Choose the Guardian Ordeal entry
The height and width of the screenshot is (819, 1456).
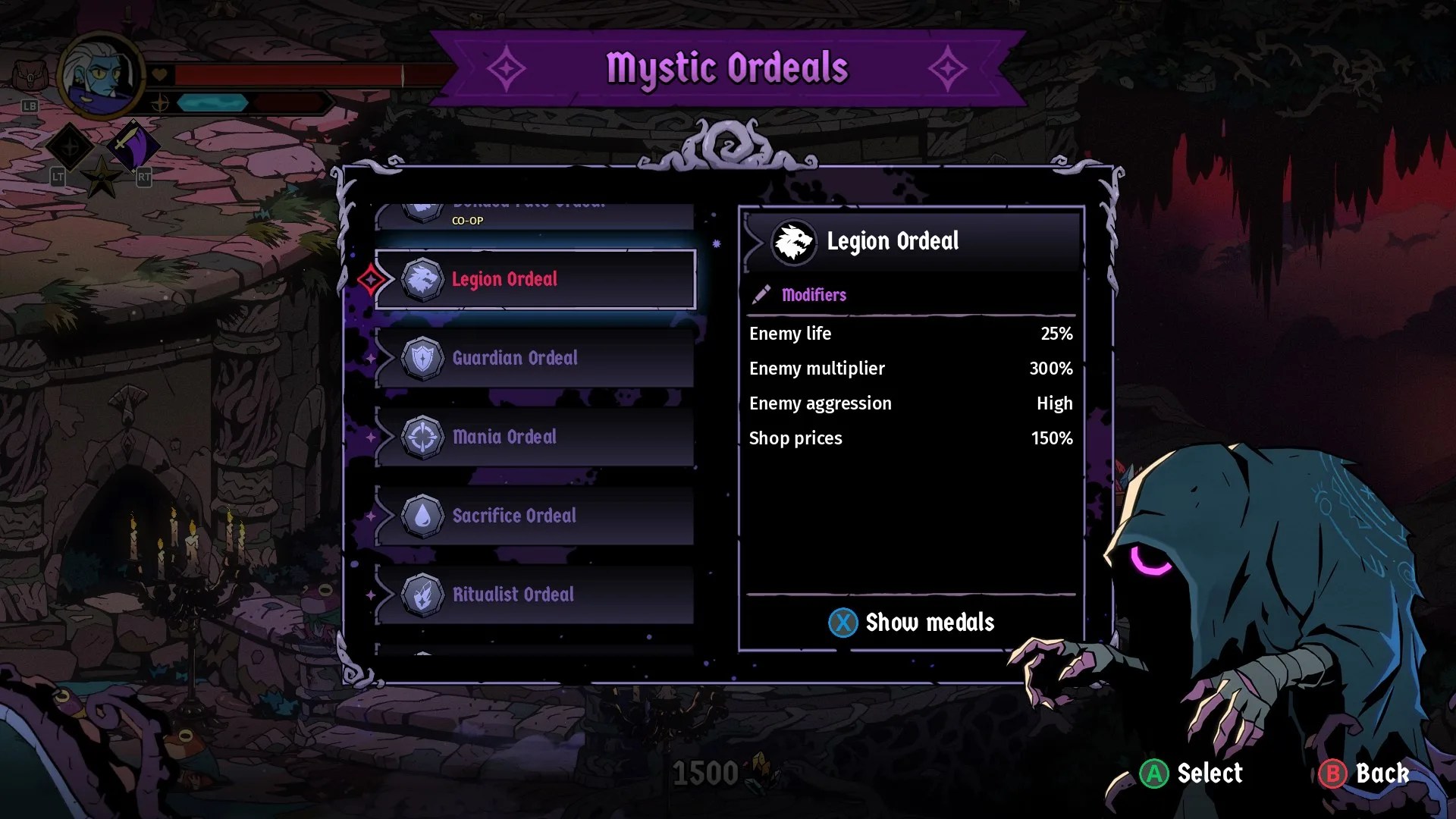(535, 359)
